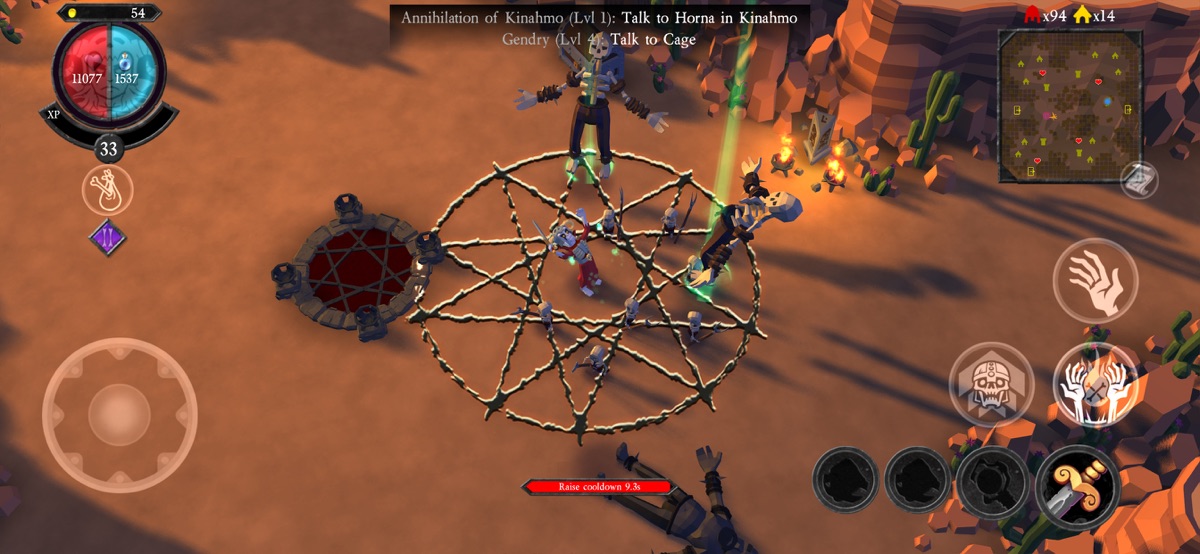Click the bone pouch icon under the level
The width and height of the screenshot is (1200, 554).
[x=107, y=190]
